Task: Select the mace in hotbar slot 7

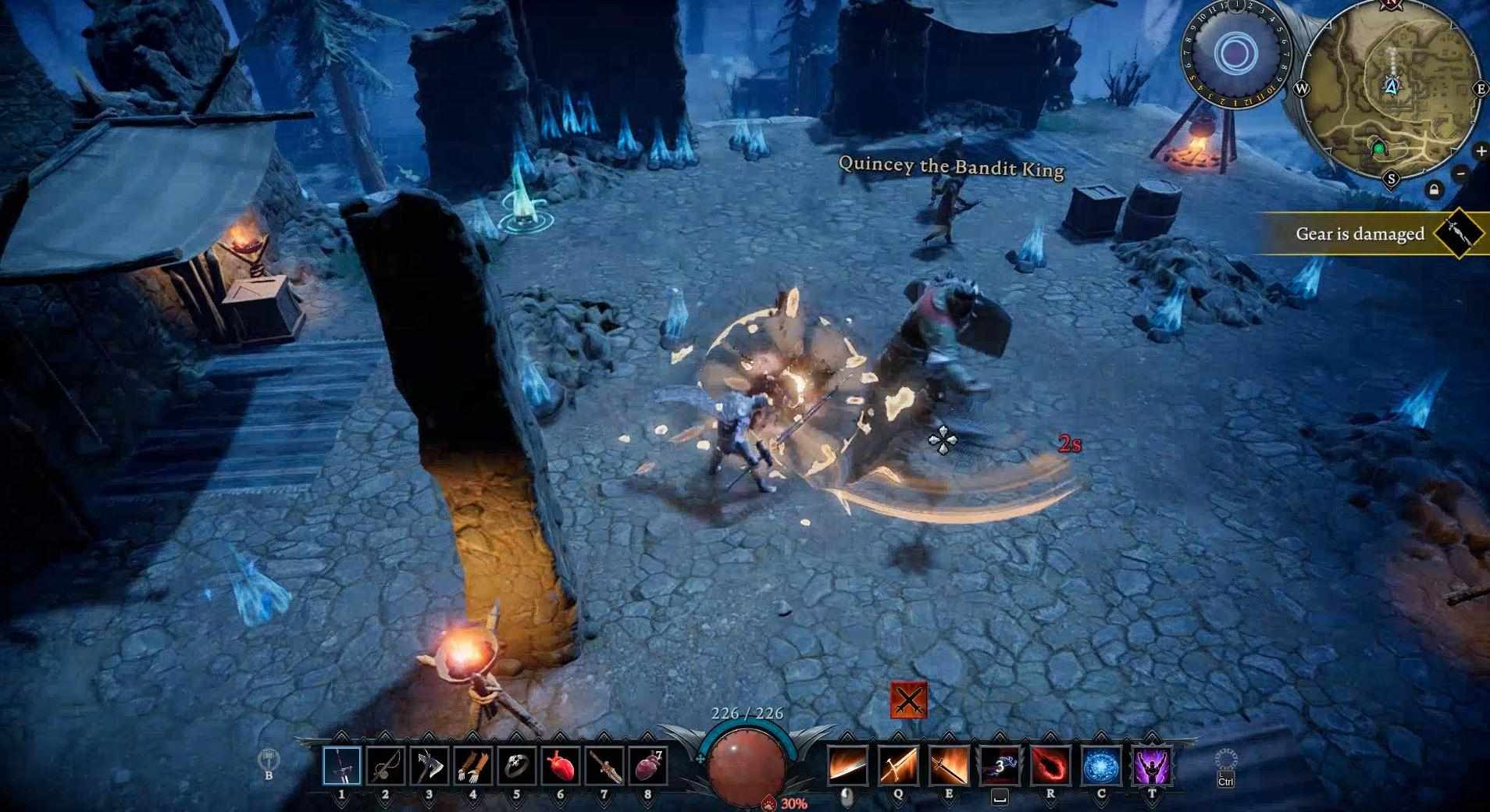Action: [604, 766]
